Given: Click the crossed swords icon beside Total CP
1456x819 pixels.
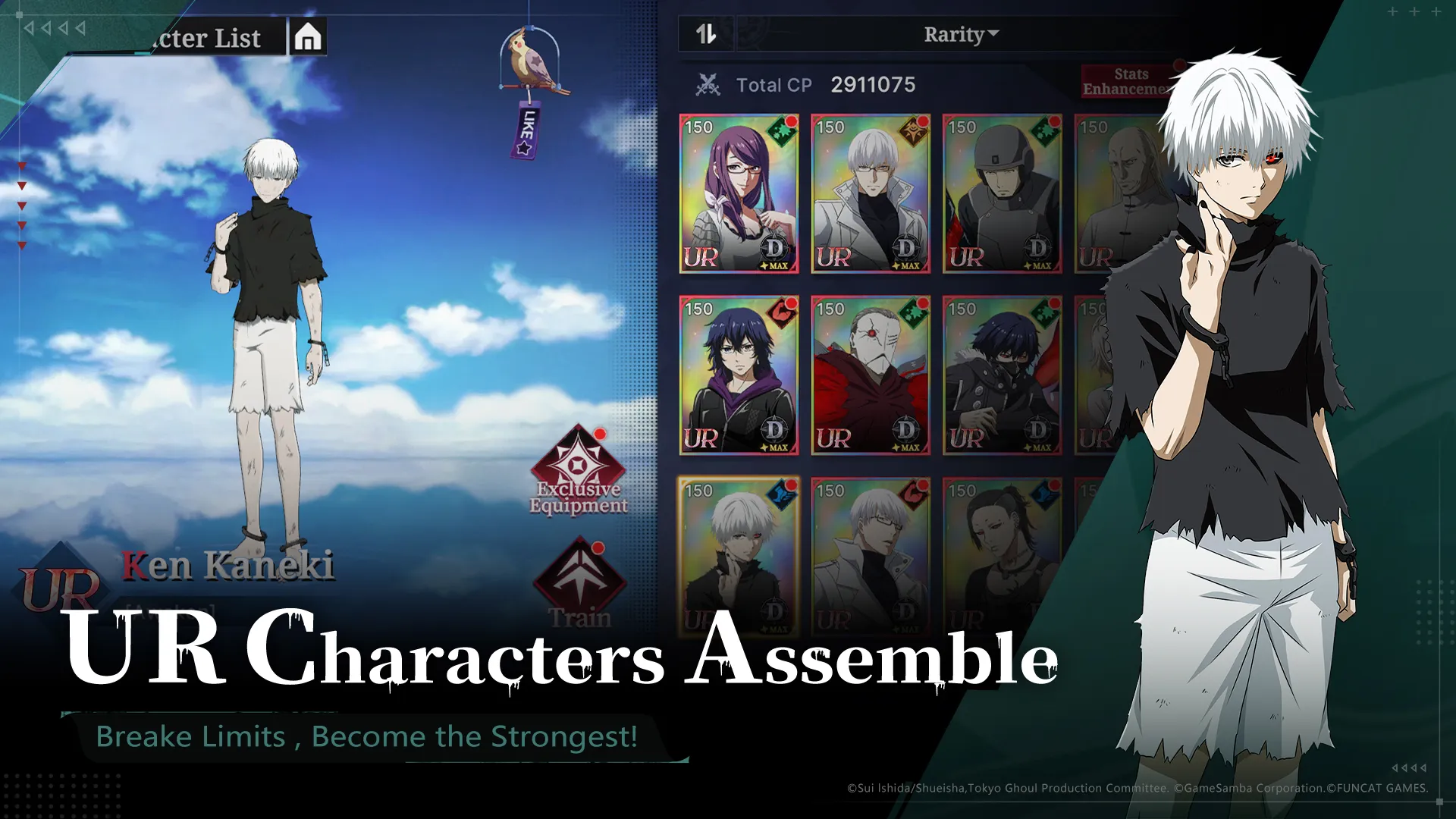Looking at the screenshot, I should 708,85.
